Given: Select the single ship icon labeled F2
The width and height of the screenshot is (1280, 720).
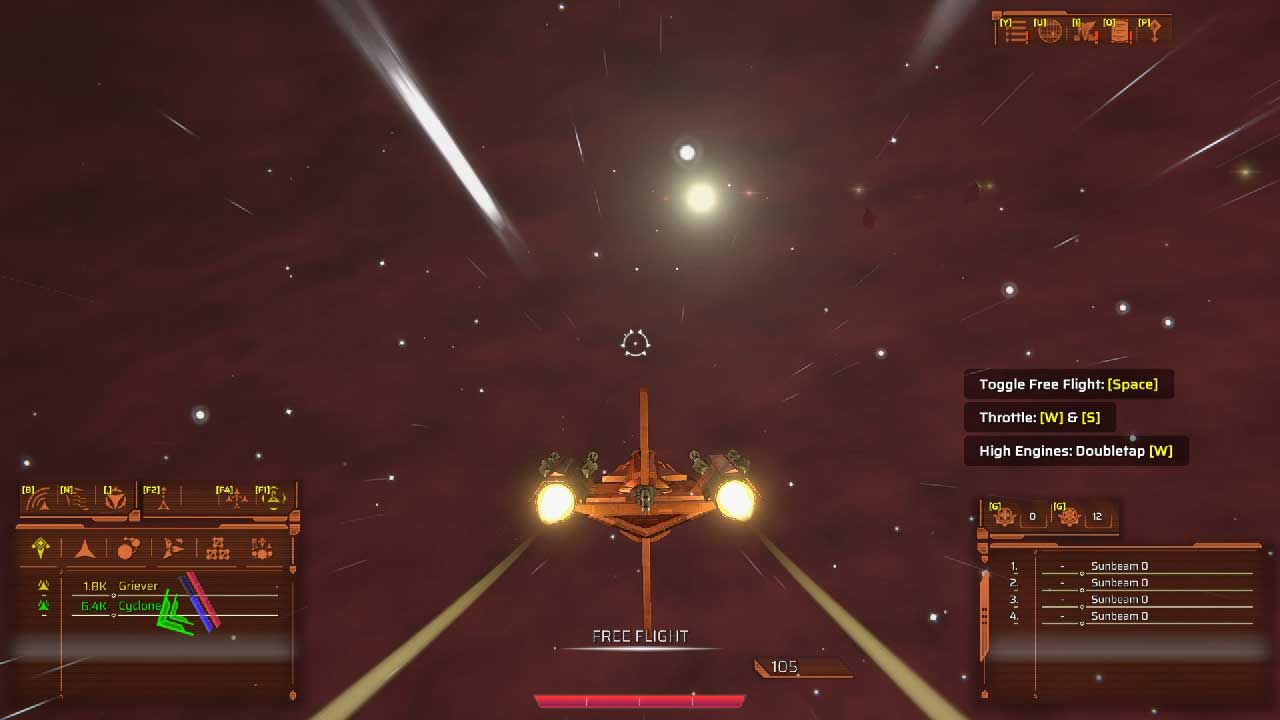Looking at the screenshot, I should pos(162,499).
